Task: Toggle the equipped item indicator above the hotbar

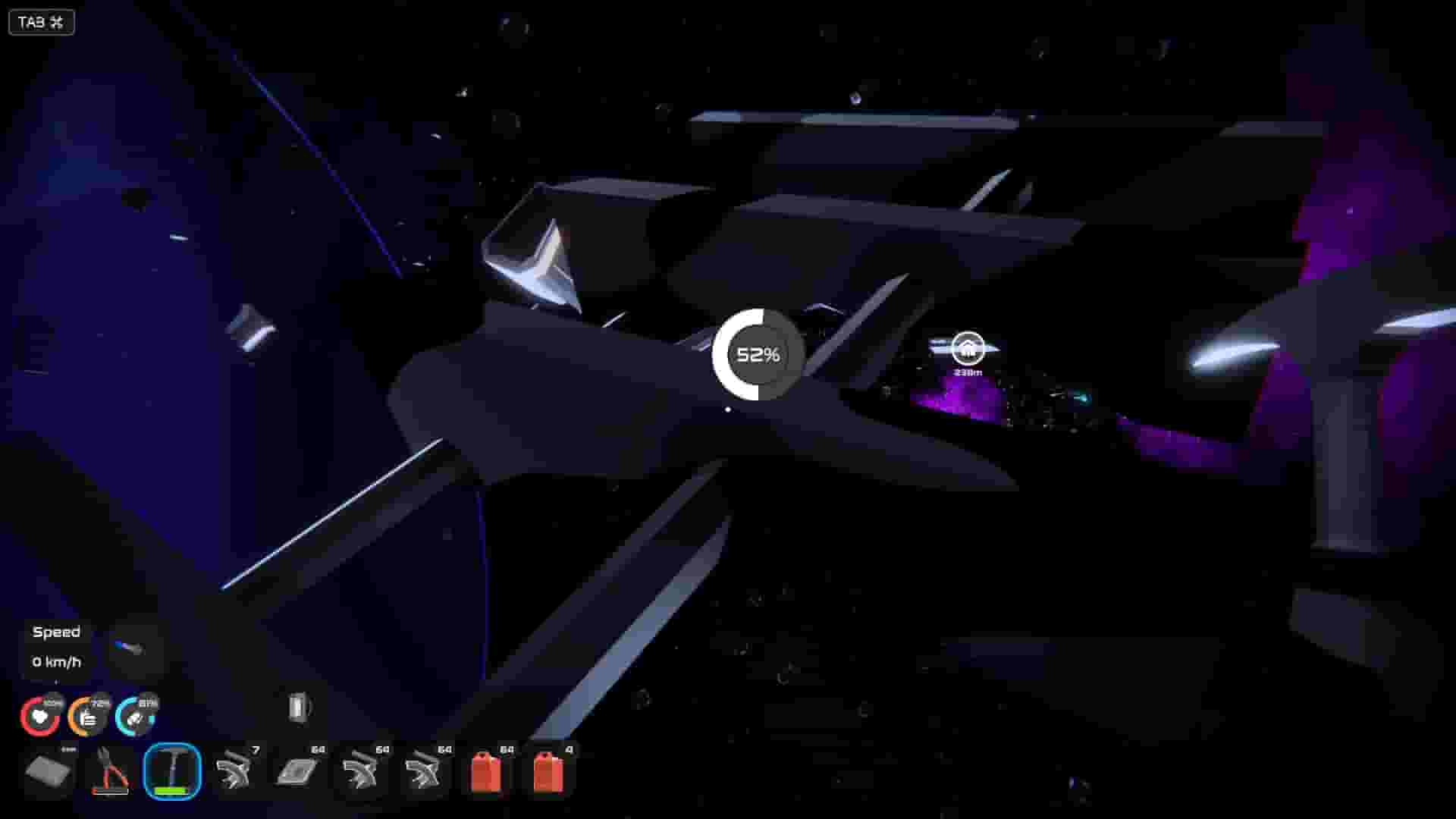Action: (297, 711)
